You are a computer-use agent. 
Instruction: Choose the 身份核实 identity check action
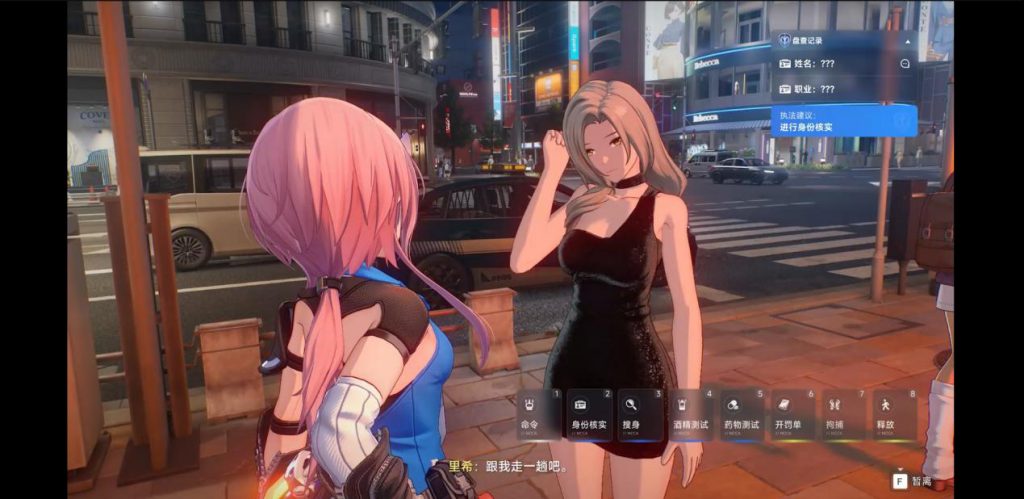(x=590, y=415)
